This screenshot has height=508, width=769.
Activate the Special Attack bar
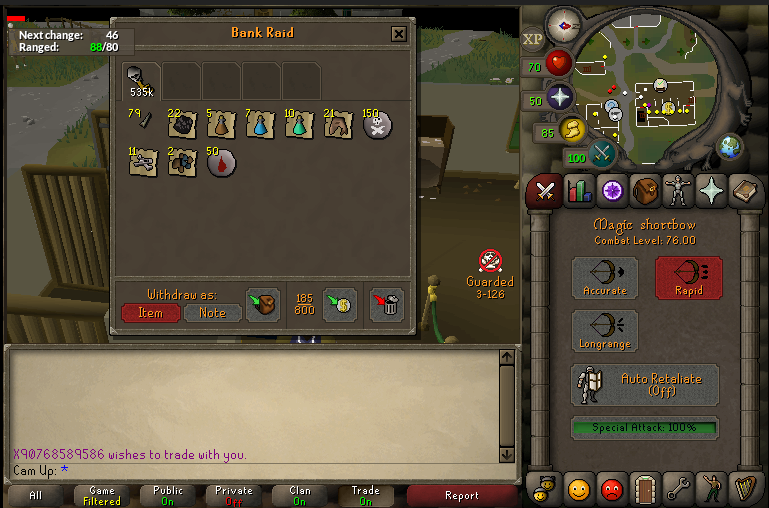(644, 428)
